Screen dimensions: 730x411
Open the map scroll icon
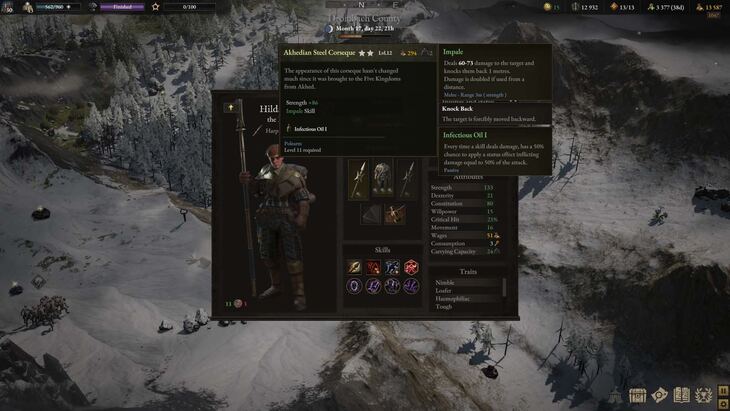659,394
